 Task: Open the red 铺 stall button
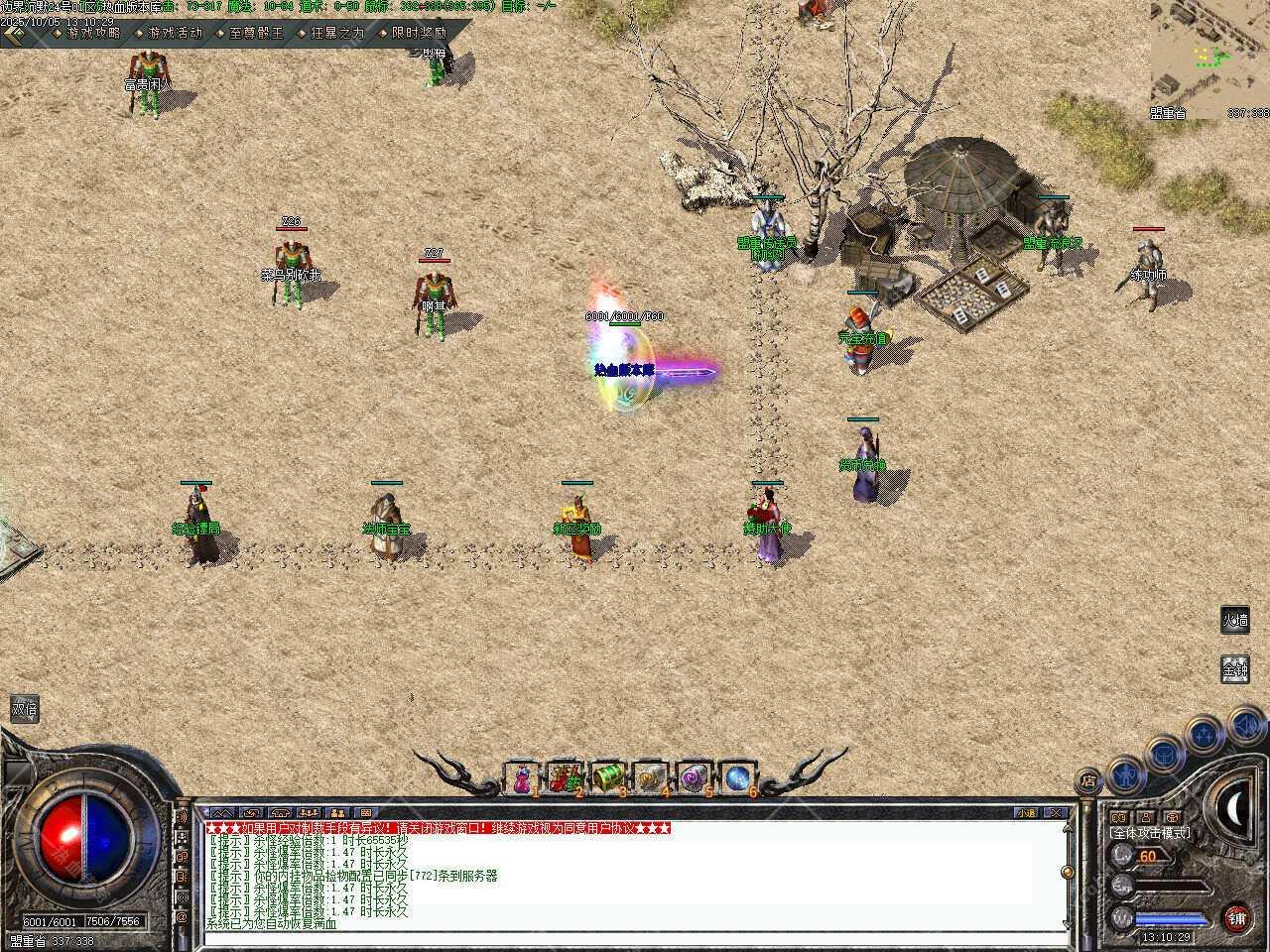pos(1236,917)
